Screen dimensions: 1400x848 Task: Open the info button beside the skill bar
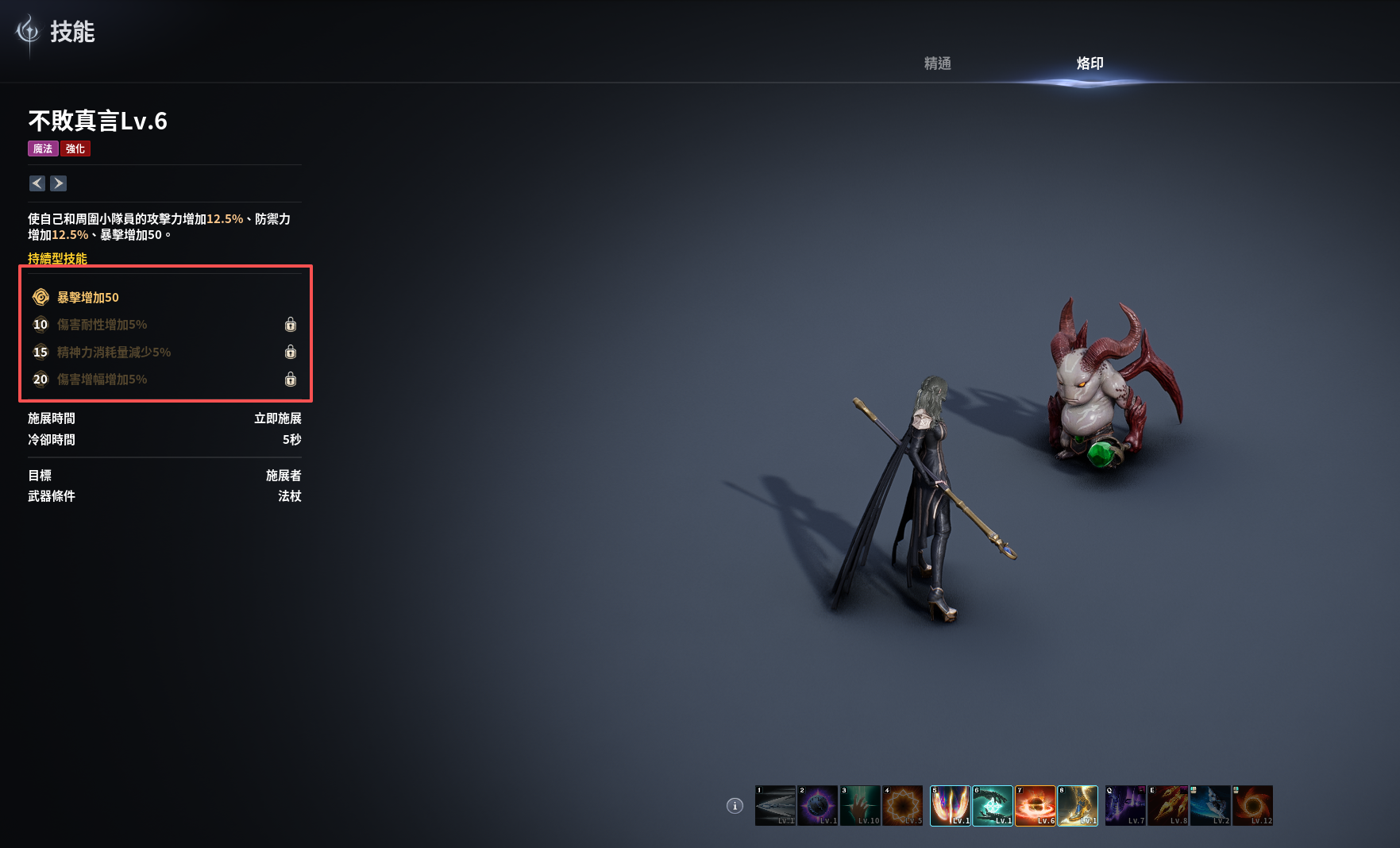(x=735, y=806)
